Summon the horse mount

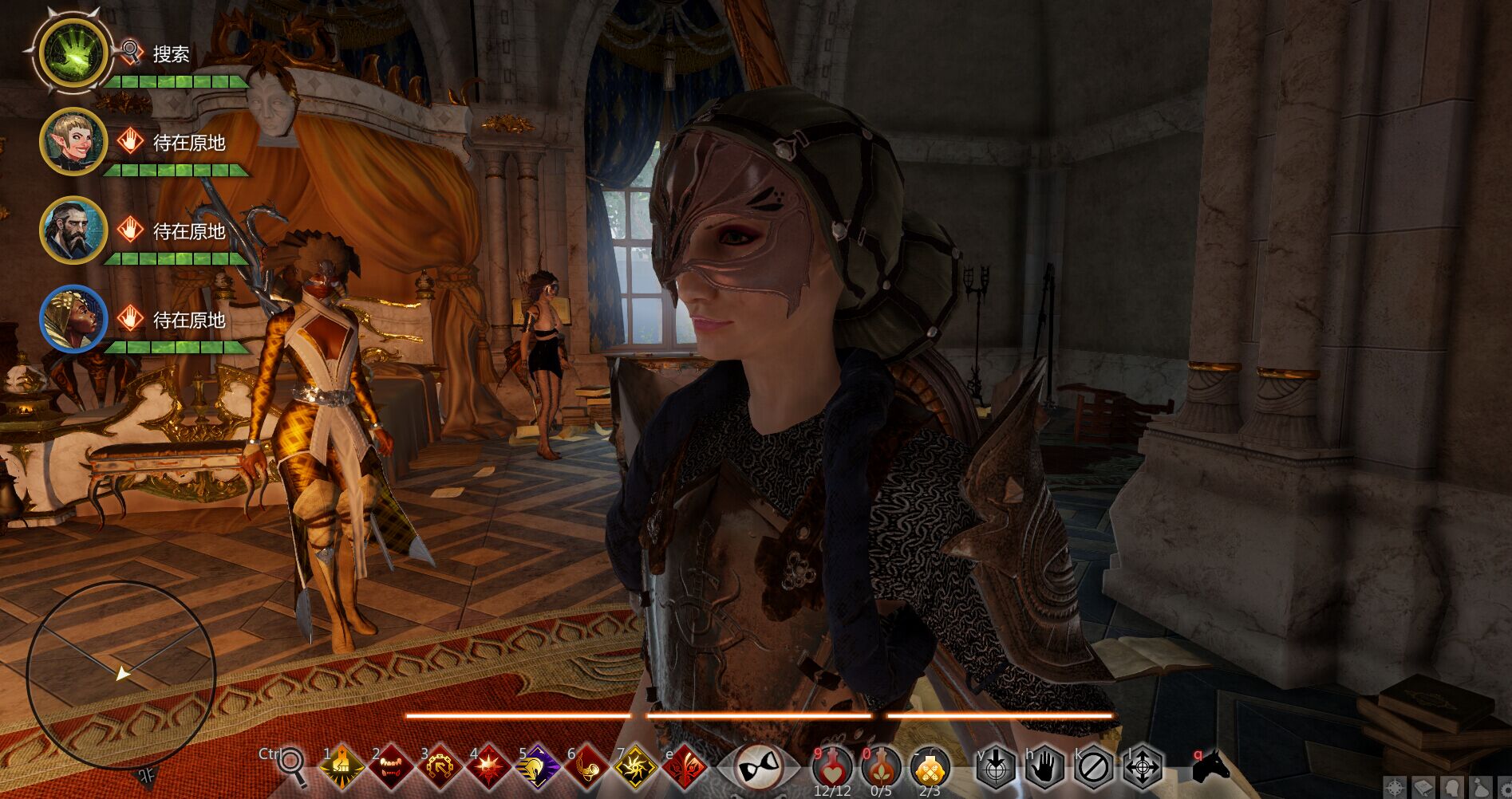click(x=1208, y=767)
